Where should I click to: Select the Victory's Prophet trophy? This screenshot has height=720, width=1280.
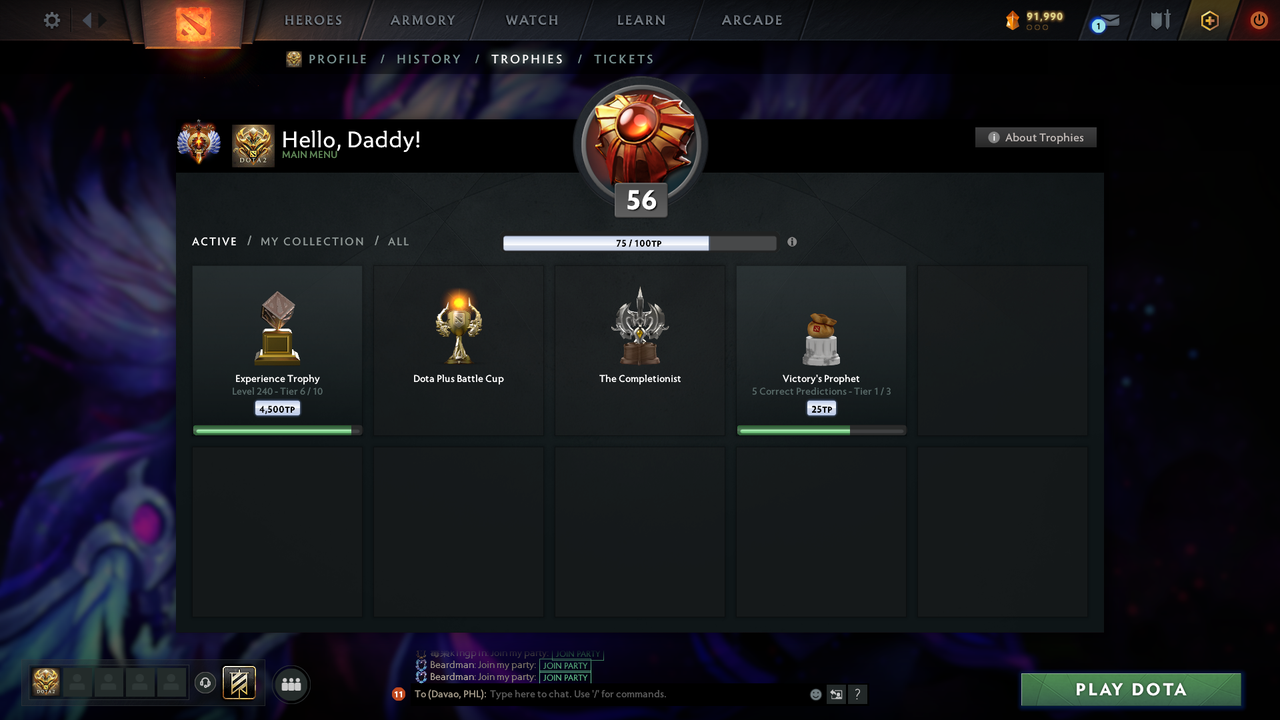821,348
